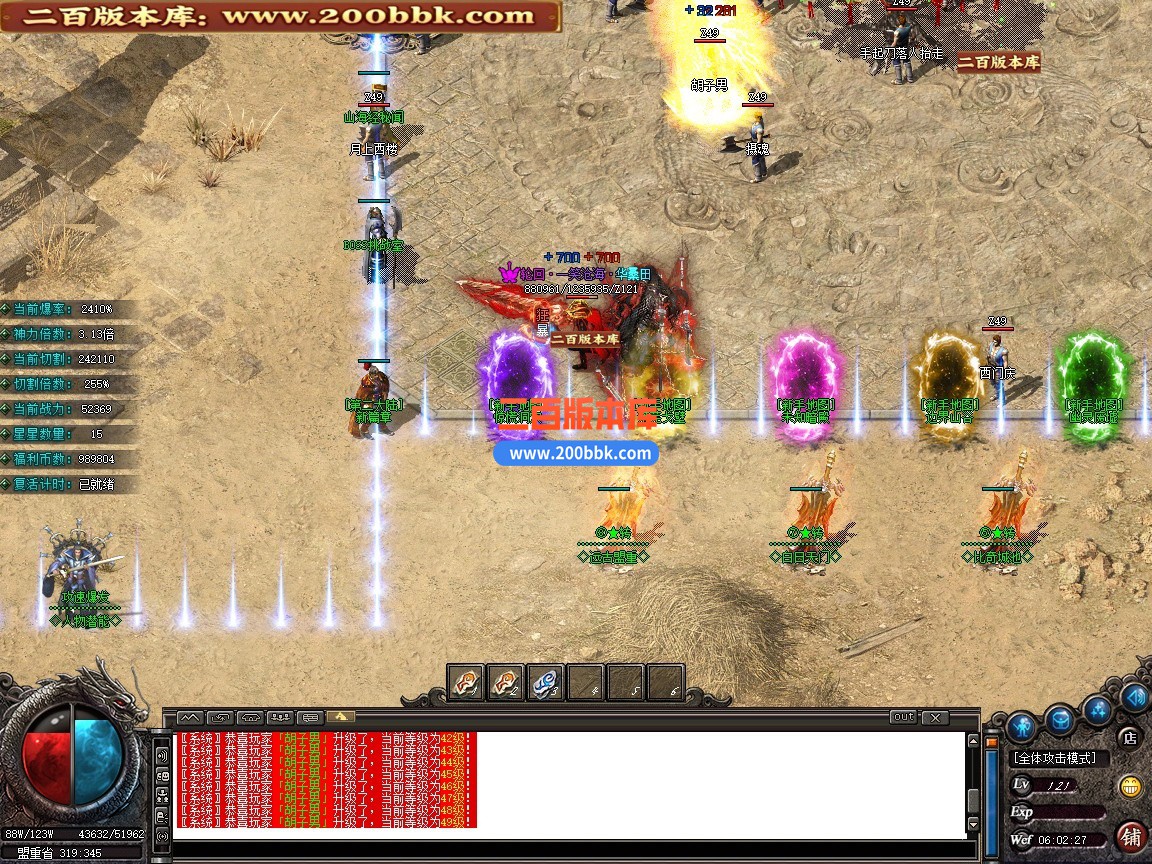This screenshot has width=1152, height=864.
Task: Use the item in hotbar slot 2
Action: (x=506, y=682)
